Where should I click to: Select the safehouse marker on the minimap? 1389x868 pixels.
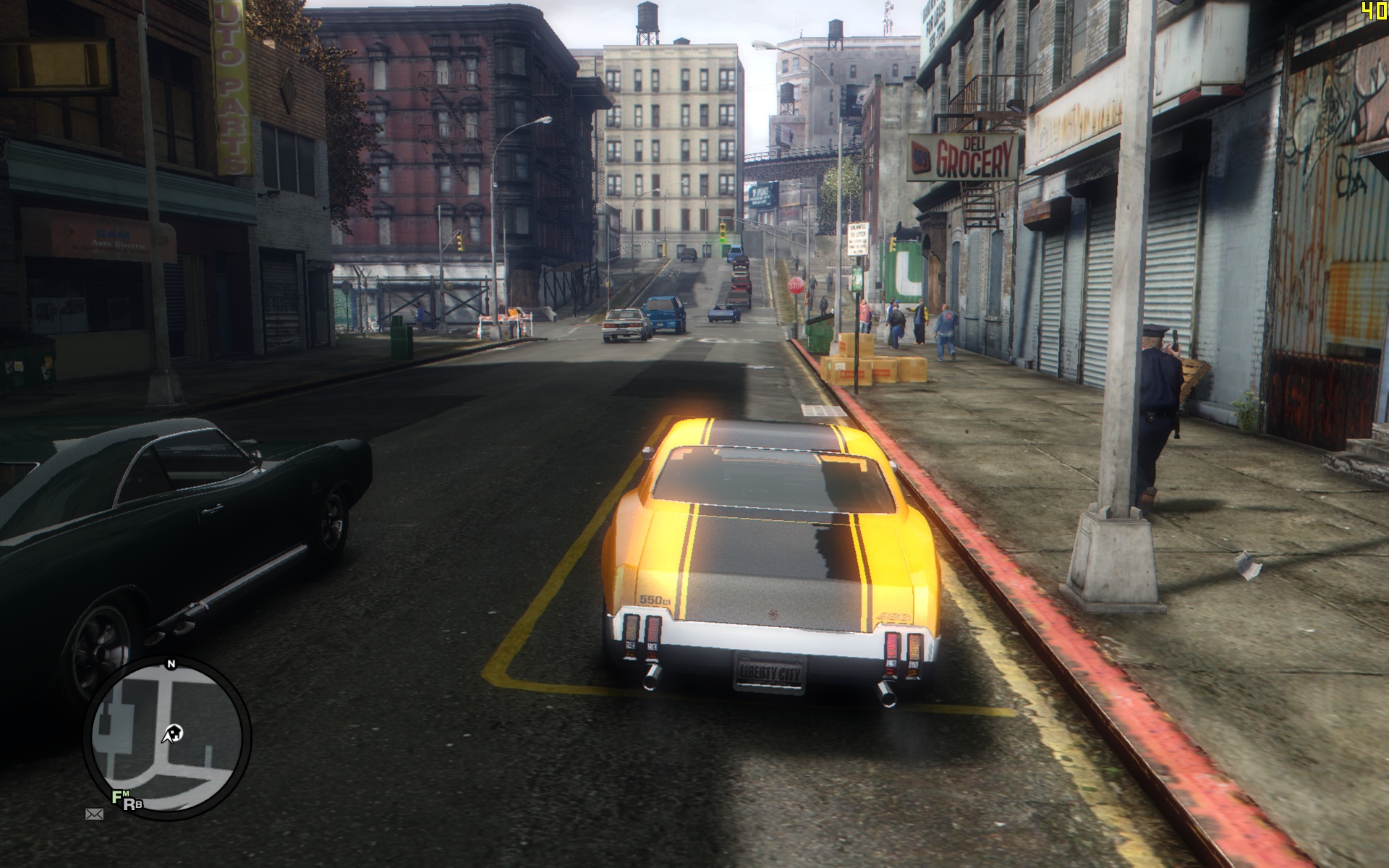click(x=174, y=734)
